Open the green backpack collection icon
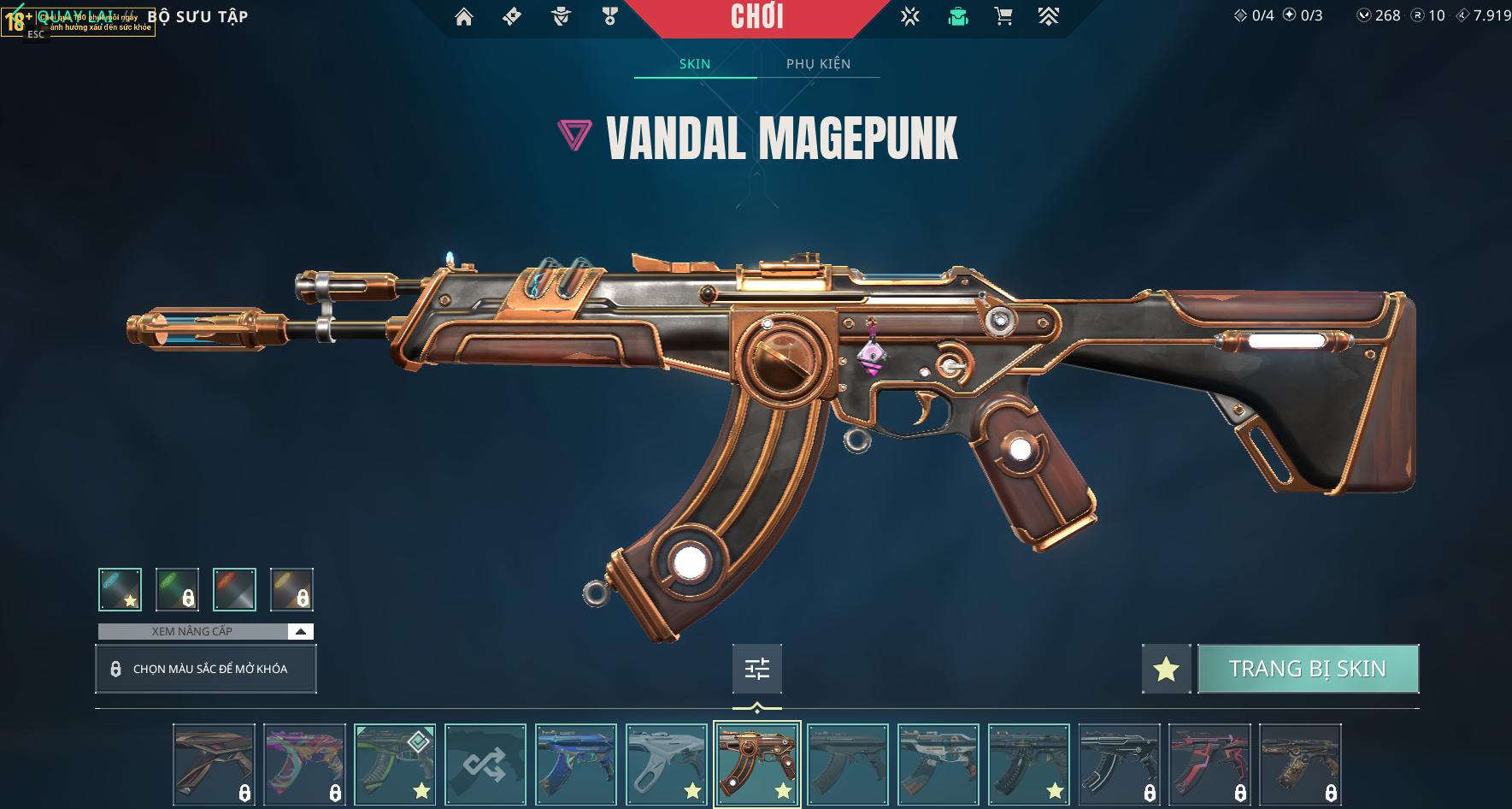The height and width of the screenshot is (809, 1512). click(957, 16)
